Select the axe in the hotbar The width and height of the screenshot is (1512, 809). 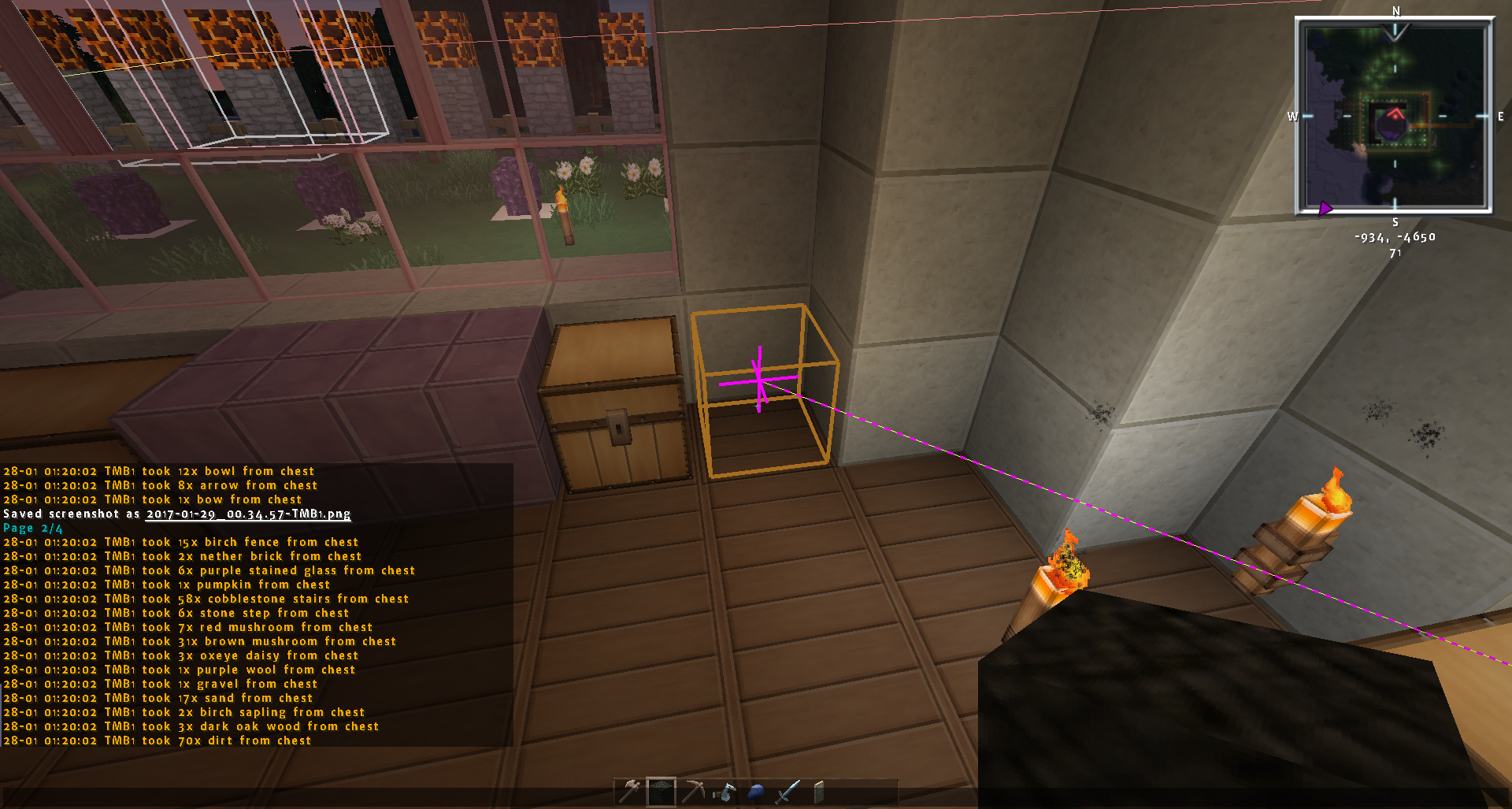point(630,792)
